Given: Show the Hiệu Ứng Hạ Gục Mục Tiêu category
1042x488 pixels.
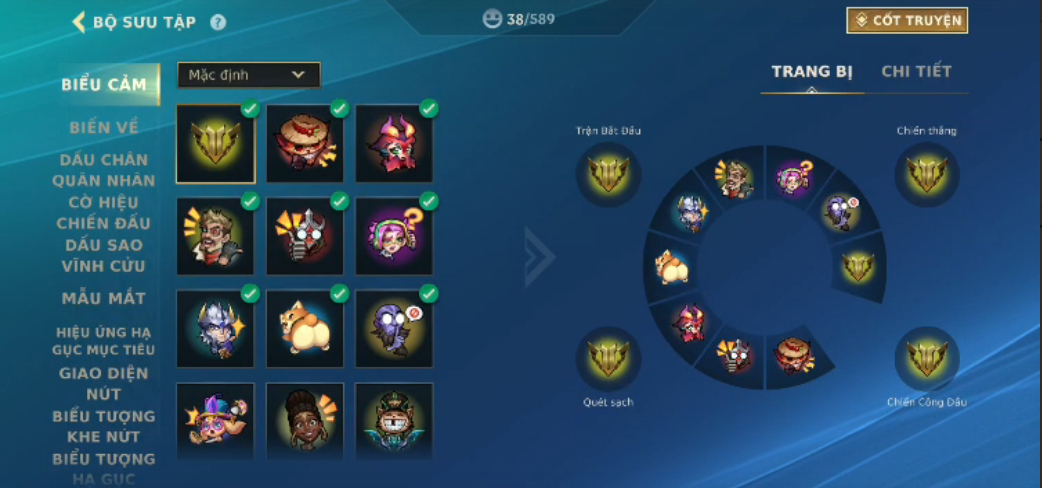Looking at the screenshot, I should pos(104,340).
